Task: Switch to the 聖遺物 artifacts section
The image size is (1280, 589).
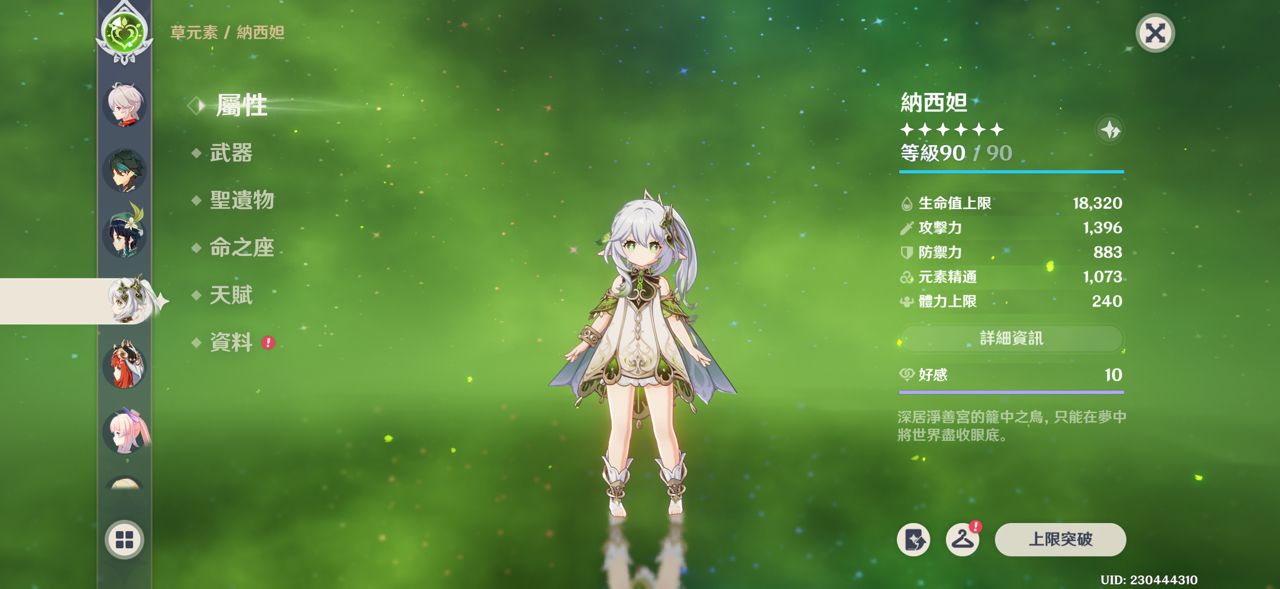Action: [241, 200]
